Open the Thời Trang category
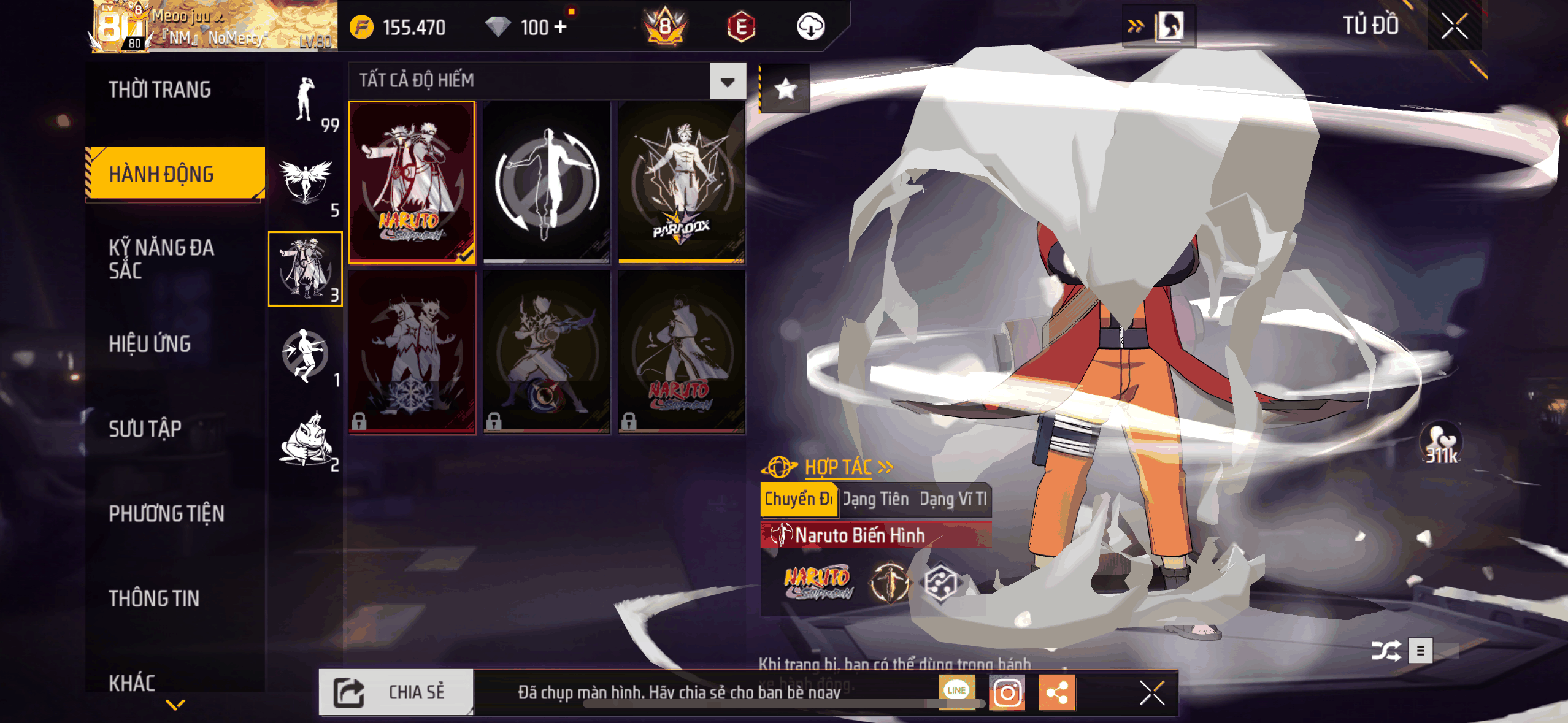 [159, 90]
